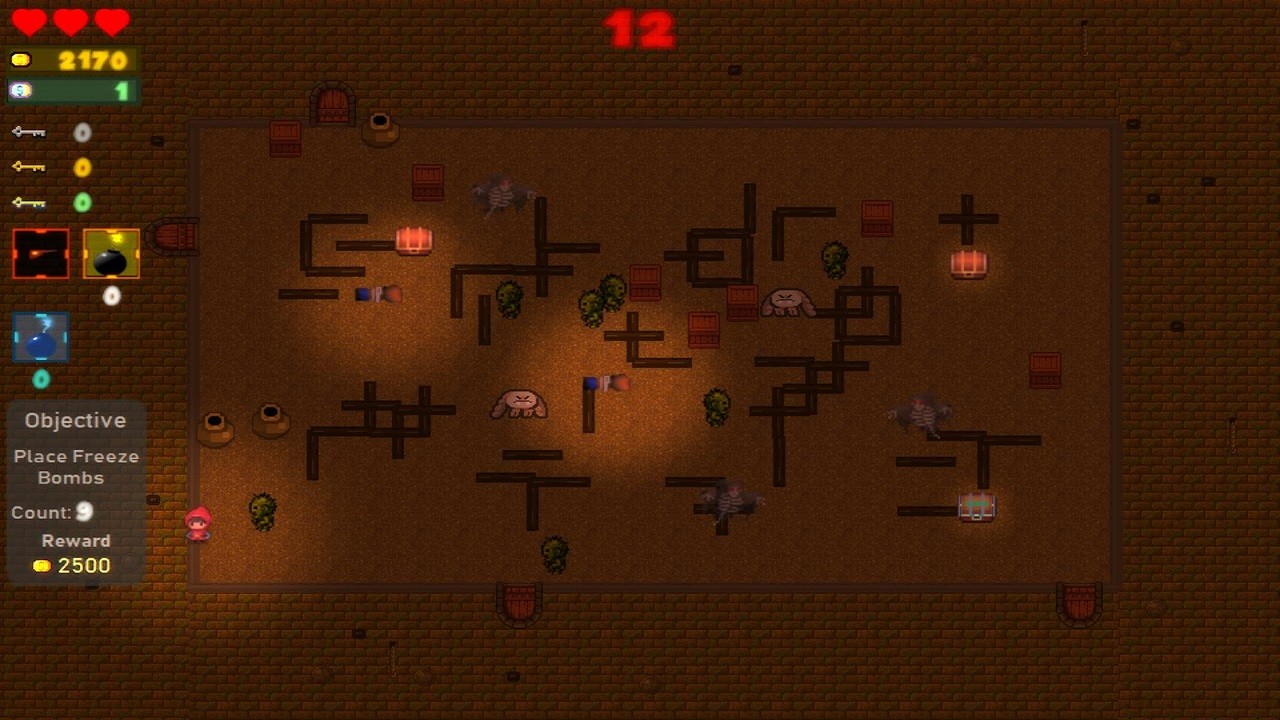Screen dimensions: 1280x720
Task: Click the coin icon beside the 2500 reward
Action: [x=41, y=565]
